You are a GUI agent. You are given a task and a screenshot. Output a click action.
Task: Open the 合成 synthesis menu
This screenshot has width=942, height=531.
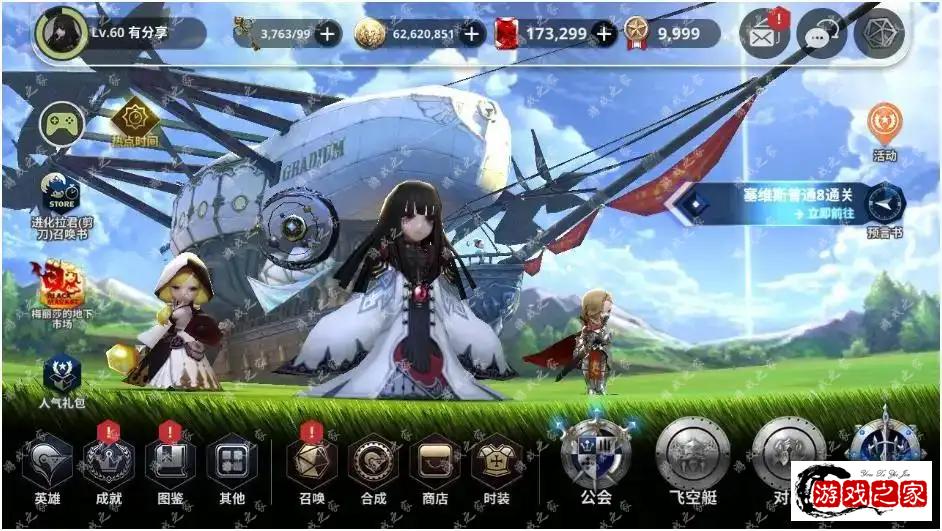(373, 462)
